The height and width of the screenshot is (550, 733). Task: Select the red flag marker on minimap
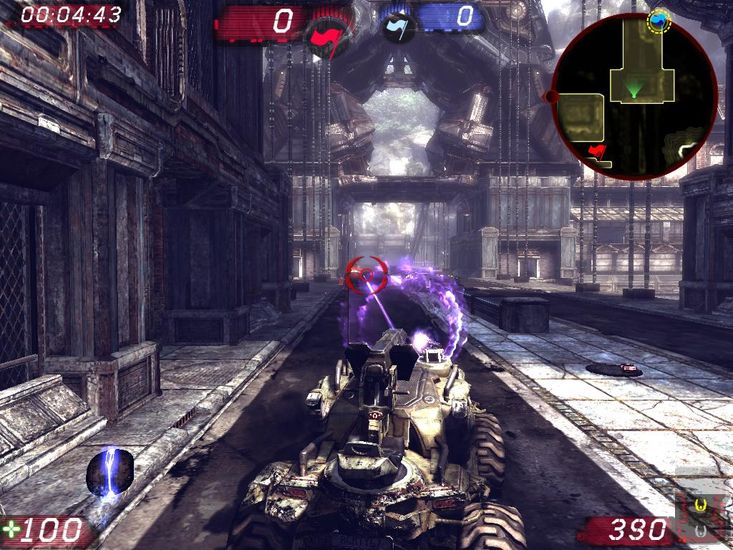pos(598,150)
